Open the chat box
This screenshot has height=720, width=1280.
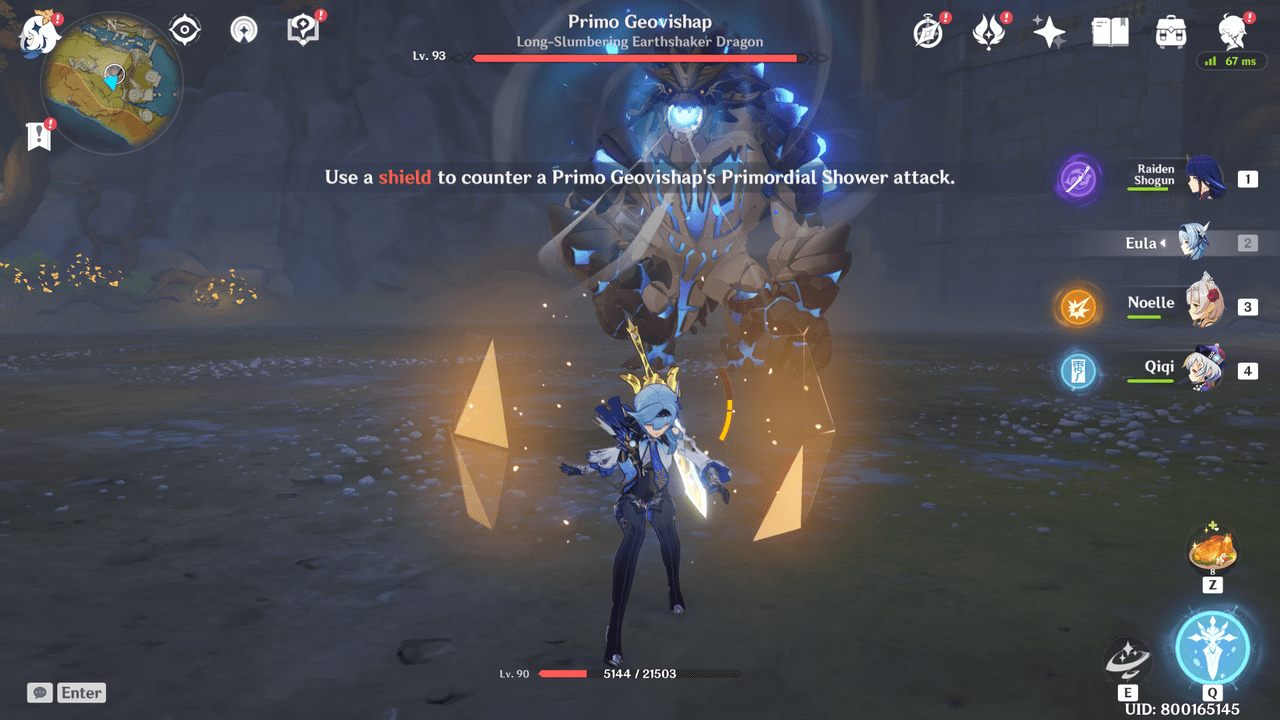click(x=67, y=692)
